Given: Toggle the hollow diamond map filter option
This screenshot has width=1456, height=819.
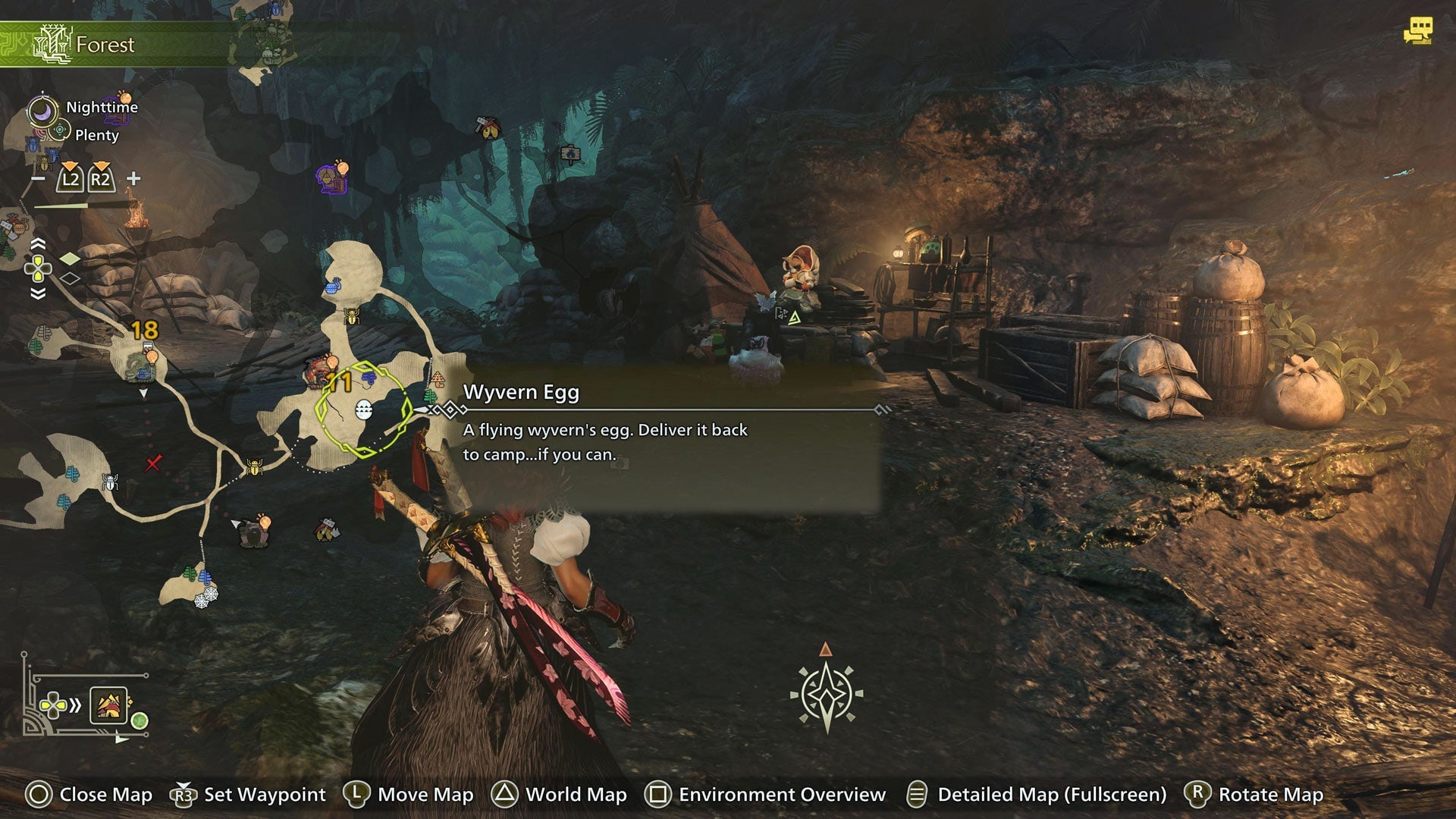Looking at the screenshot, I should (70, 278).
